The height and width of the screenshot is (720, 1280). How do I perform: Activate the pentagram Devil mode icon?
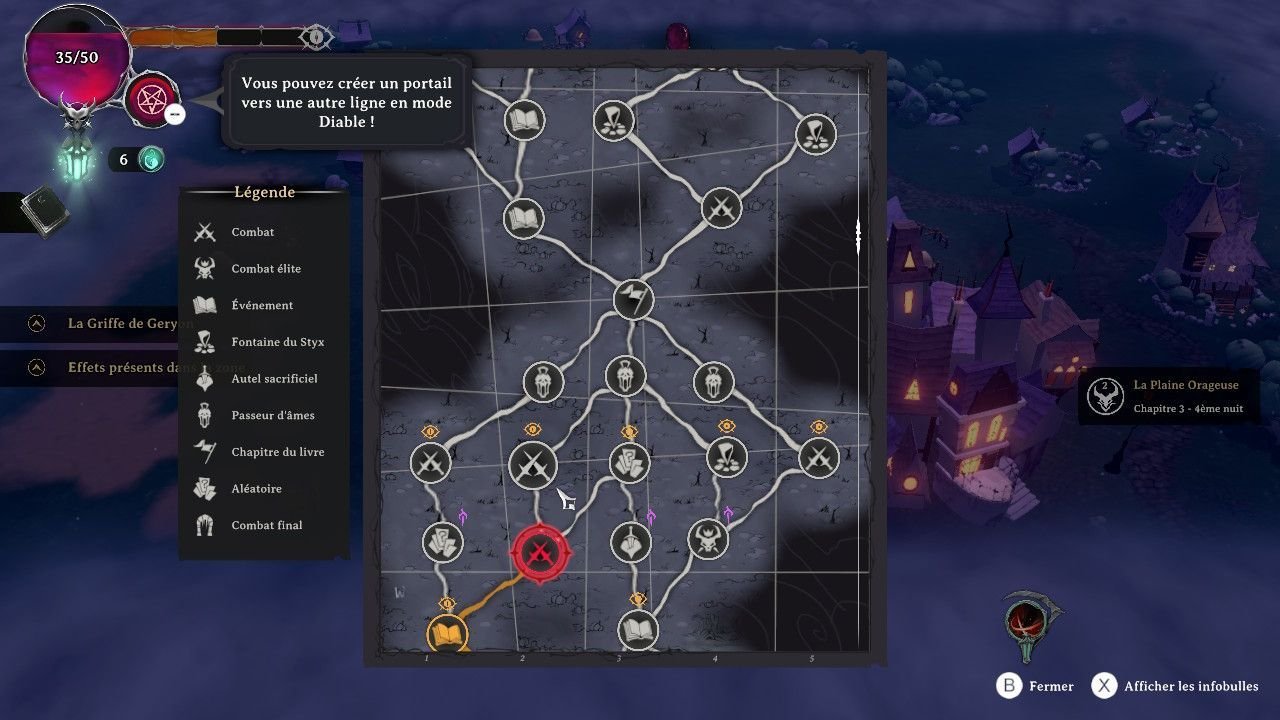coord(152,101)
